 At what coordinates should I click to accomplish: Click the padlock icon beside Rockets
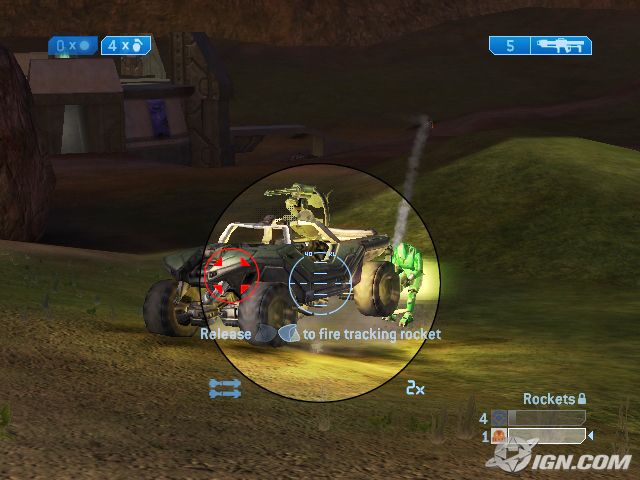tap(583, 399)
